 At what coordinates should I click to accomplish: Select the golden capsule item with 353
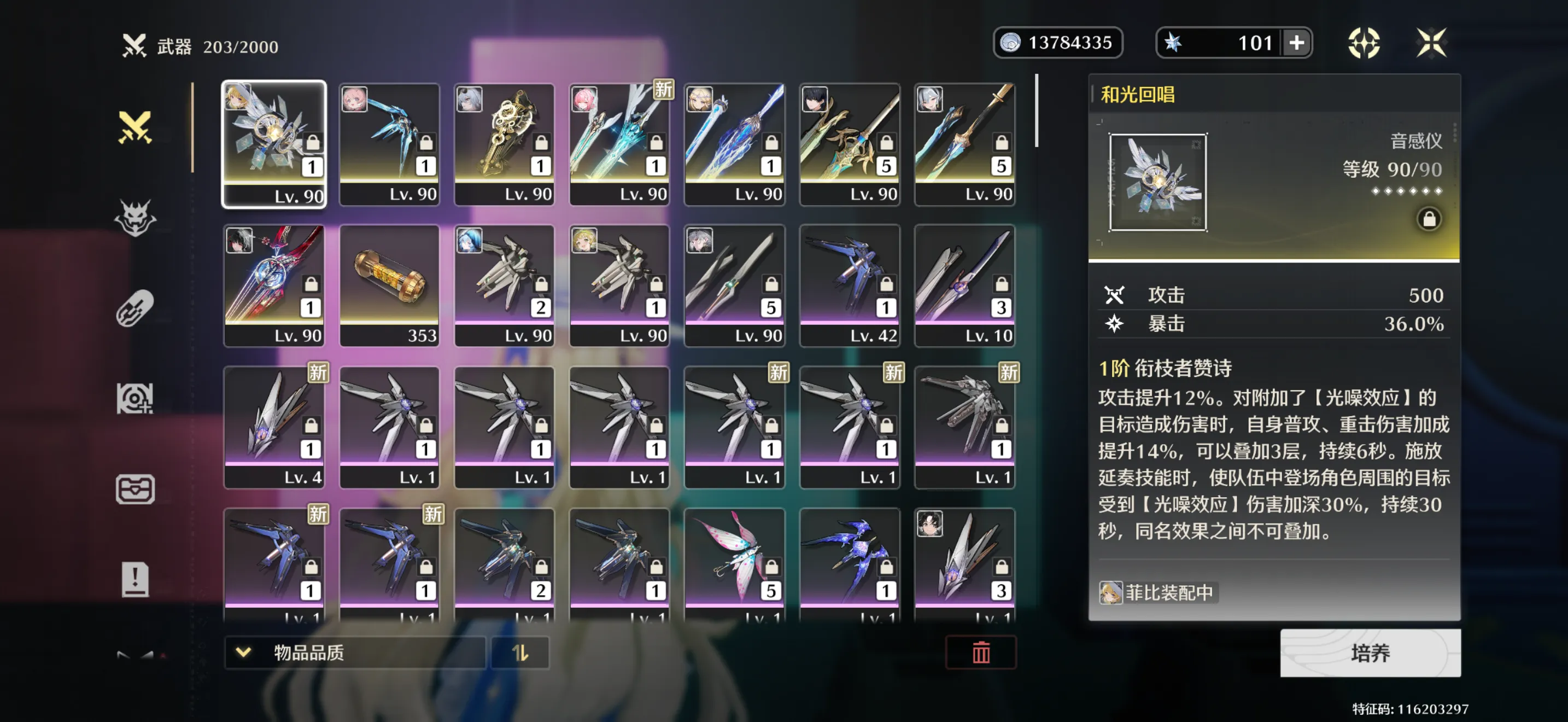click(x=389, y=285)
